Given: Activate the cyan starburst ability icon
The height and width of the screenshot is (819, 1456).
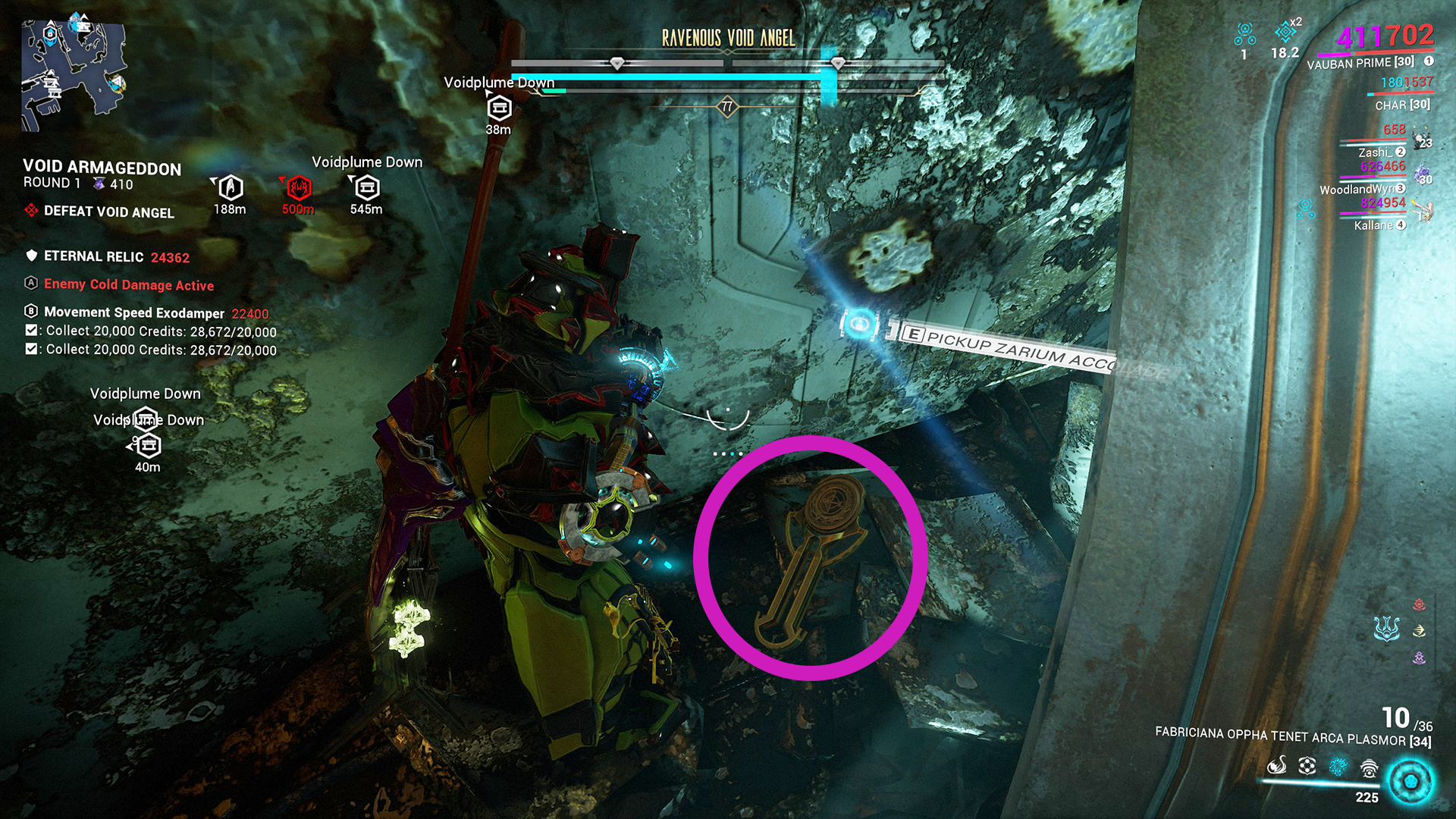Looking at the screenshot, I should coord(1338,766).
